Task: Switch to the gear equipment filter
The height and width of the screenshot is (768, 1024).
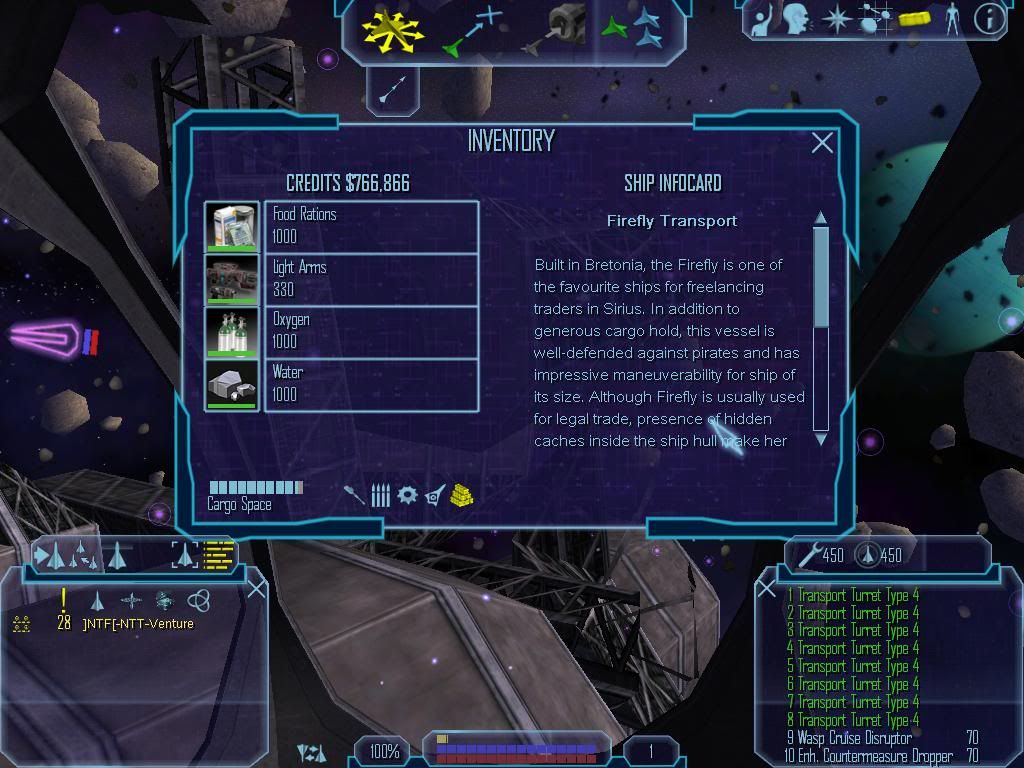Action: click(x=407, y=495)
